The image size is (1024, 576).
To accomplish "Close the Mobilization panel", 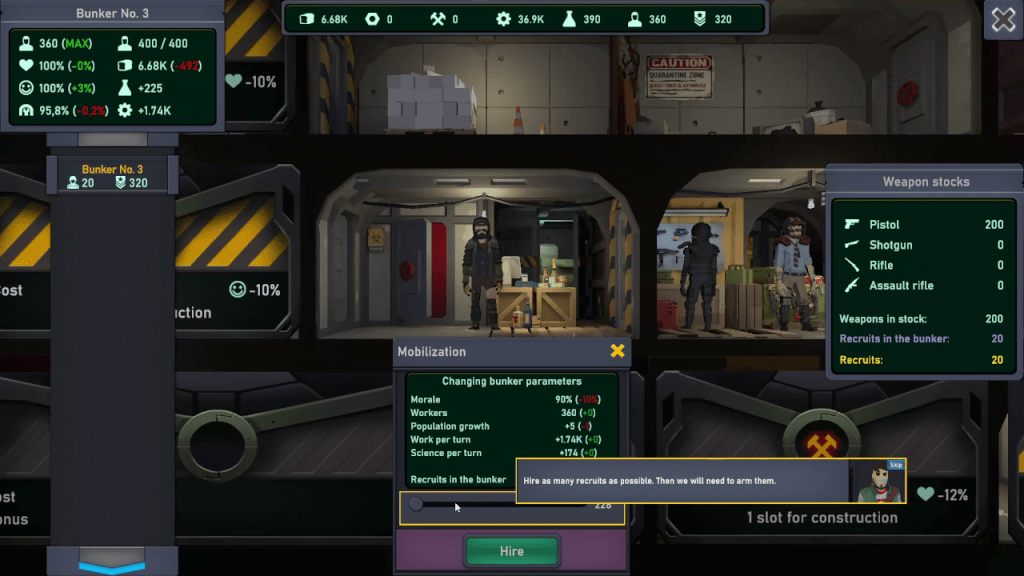I will (x=617, y=351).
